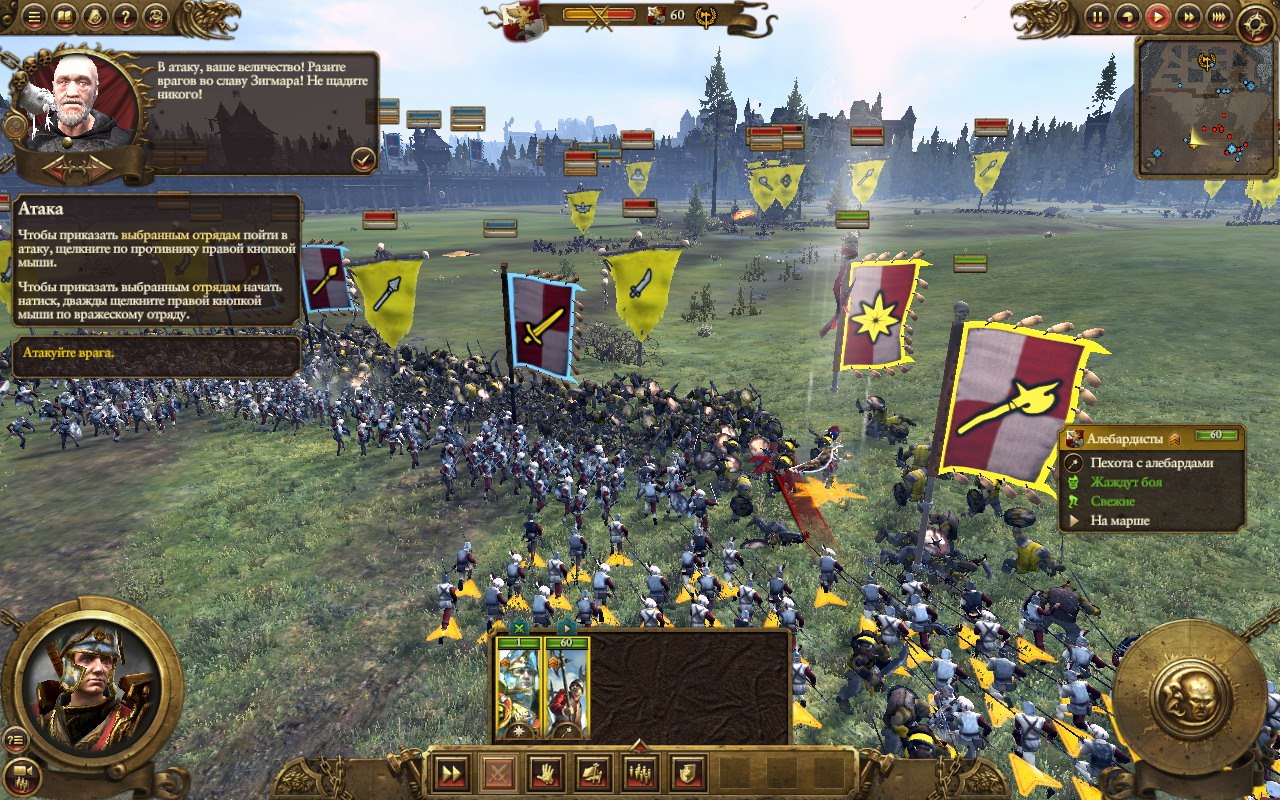Switch to fastest triple-arrow speed
The height and width of the screenshot is (800, 1280).
[1218, 16]
